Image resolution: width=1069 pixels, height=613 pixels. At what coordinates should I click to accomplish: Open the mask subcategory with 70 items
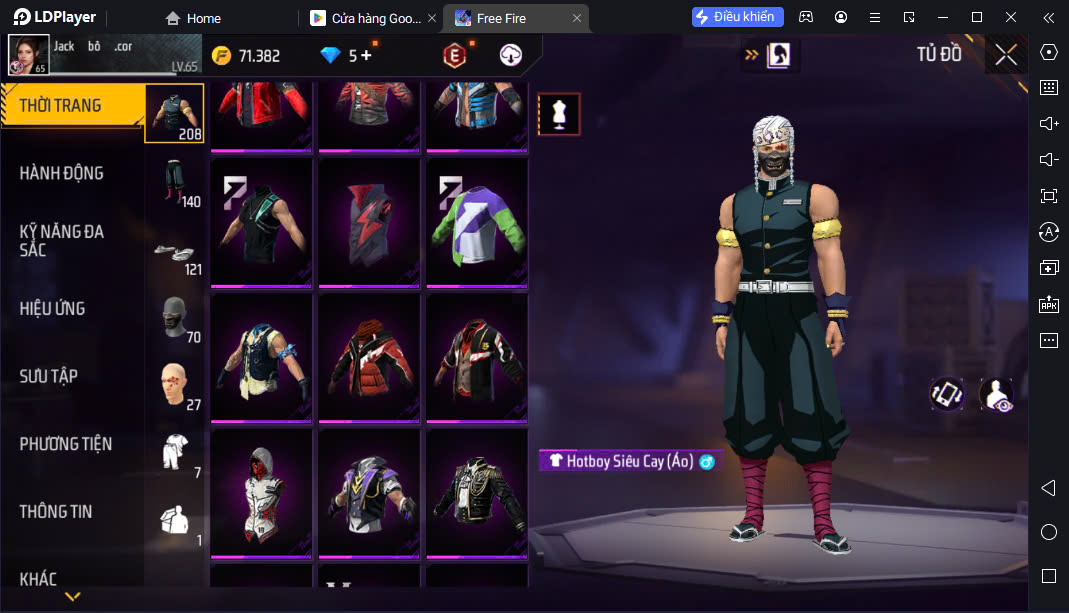click(176, 318)
